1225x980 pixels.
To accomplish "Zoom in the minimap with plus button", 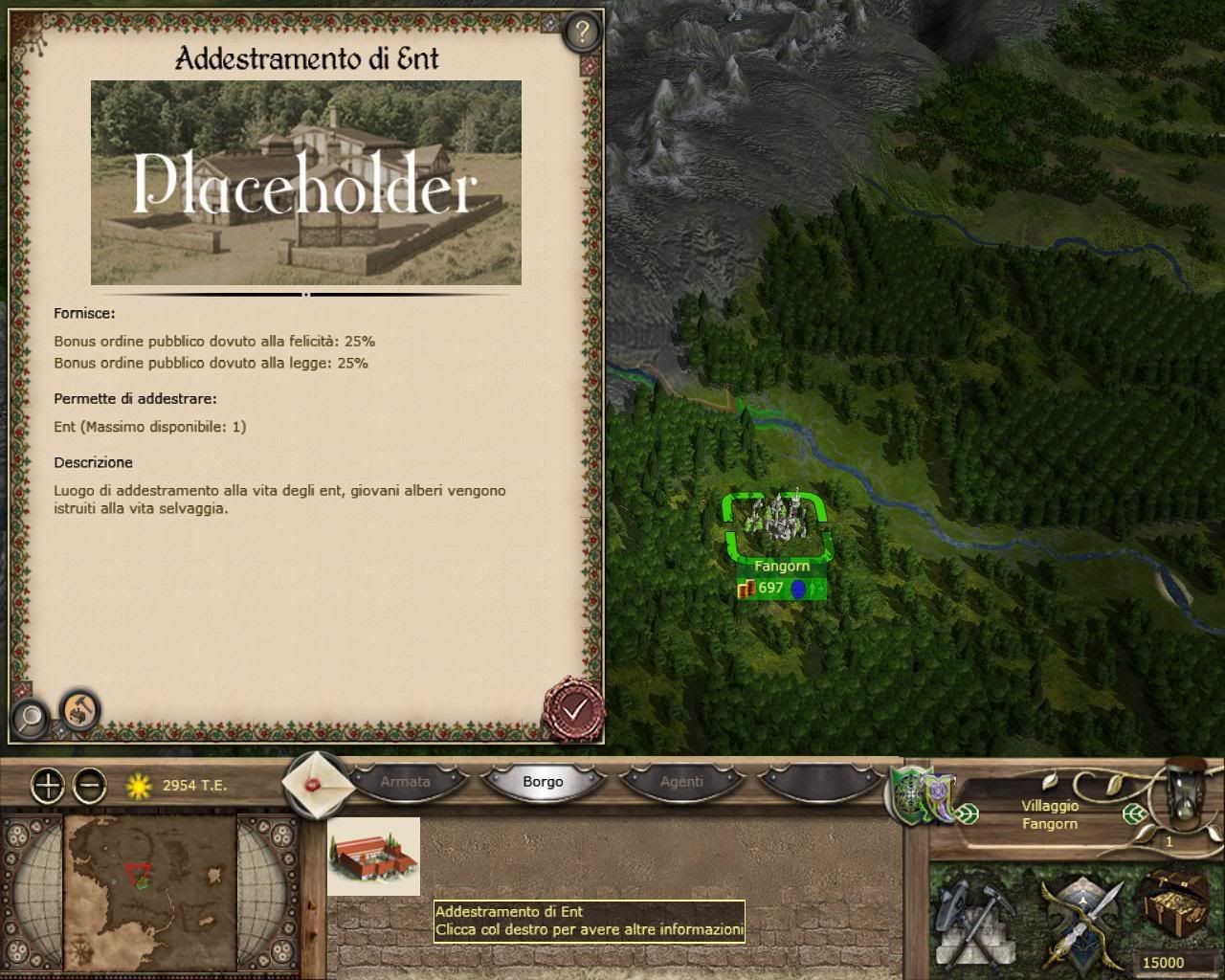I will (x=48, y=786).
